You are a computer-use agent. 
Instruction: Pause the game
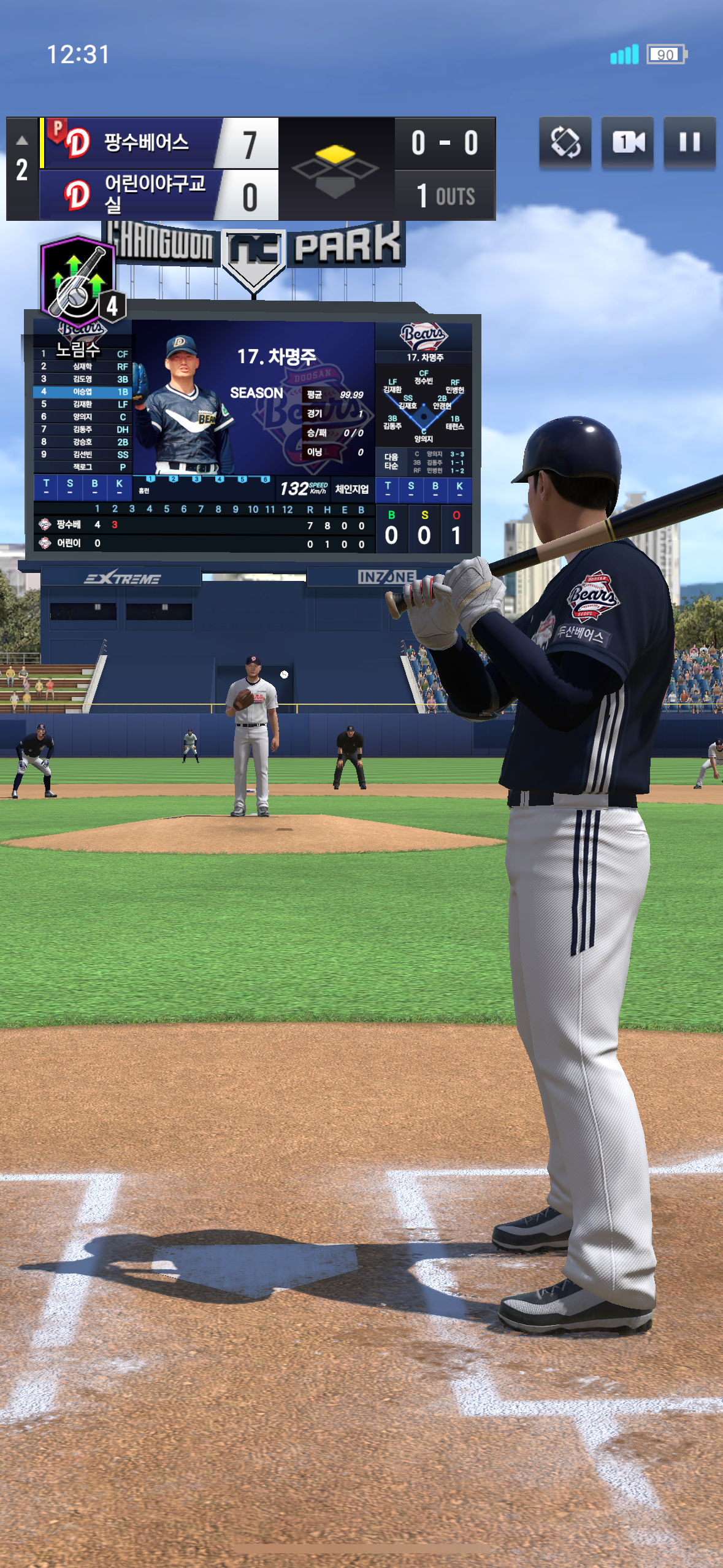pyautogui.click(x=689, y=142)
